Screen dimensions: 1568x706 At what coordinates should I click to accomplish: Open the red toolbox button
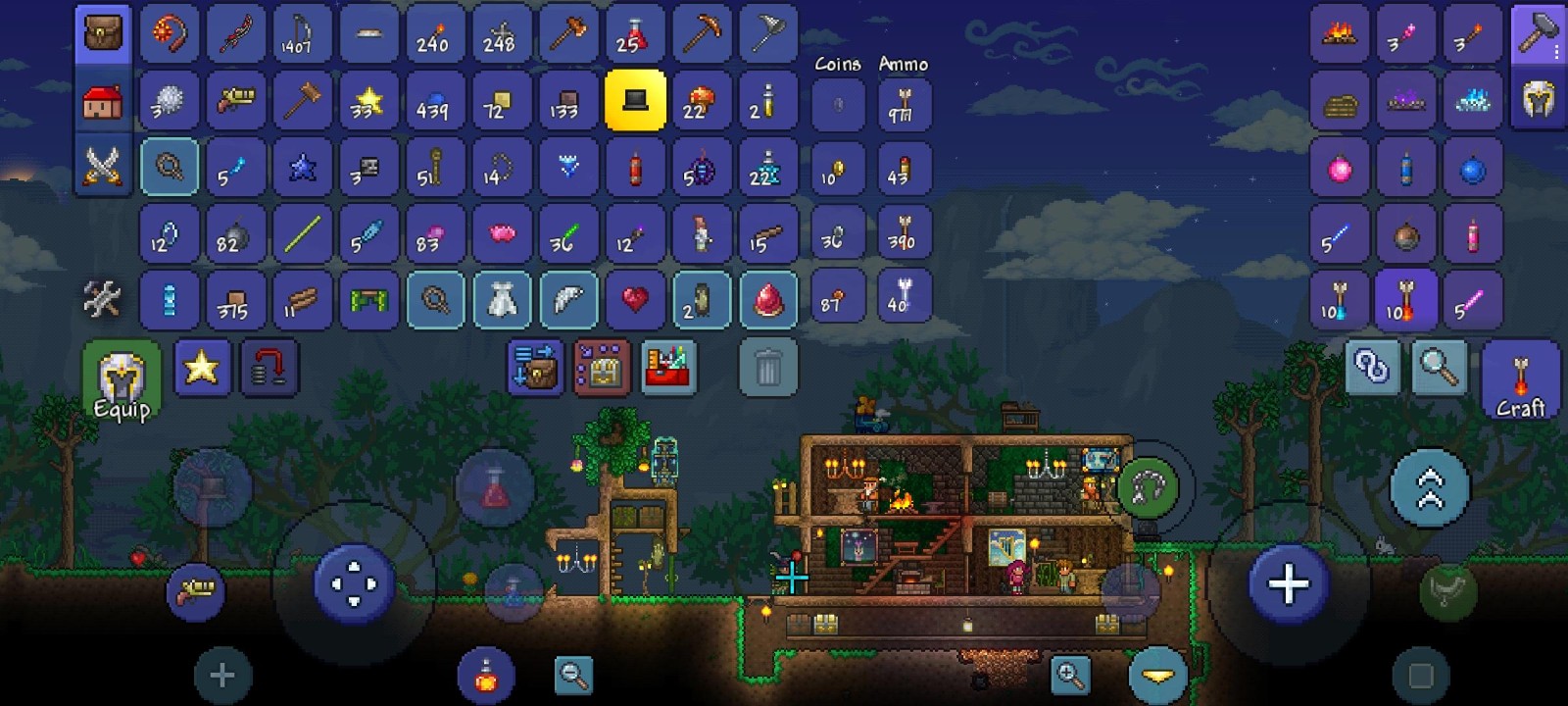click(668, 368)
